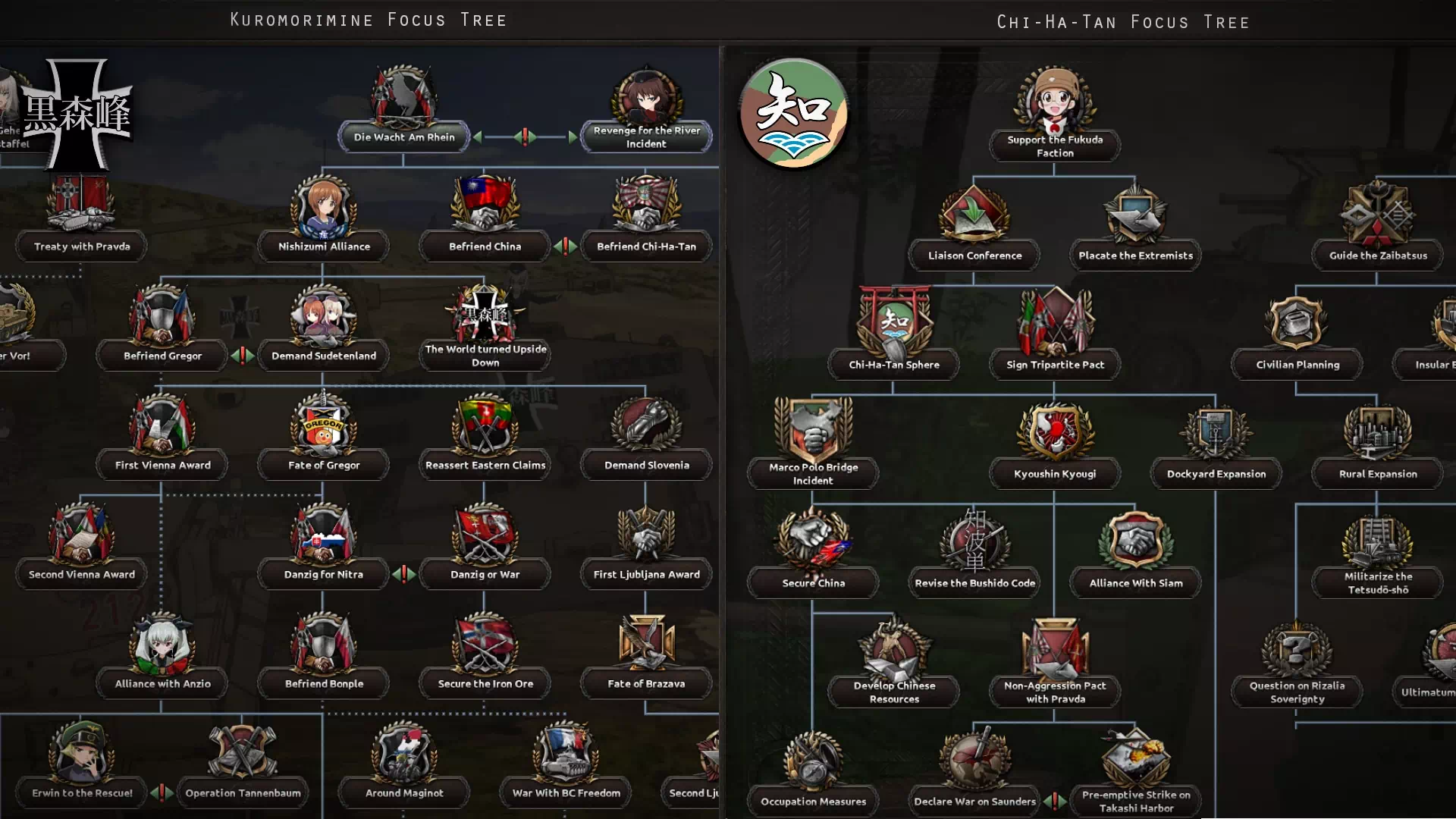Select Operation Tannenbaum focus
Image resolution: width=1456 pixels, height=819 pixels.
click(243, 792)
